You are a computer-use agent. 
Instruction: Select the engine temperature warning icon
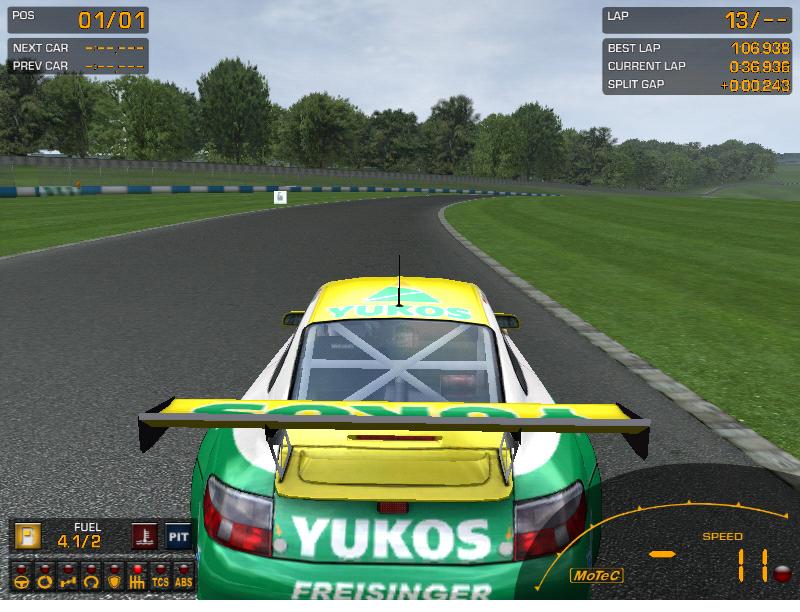pyautogui.click(x=145, y=537)
